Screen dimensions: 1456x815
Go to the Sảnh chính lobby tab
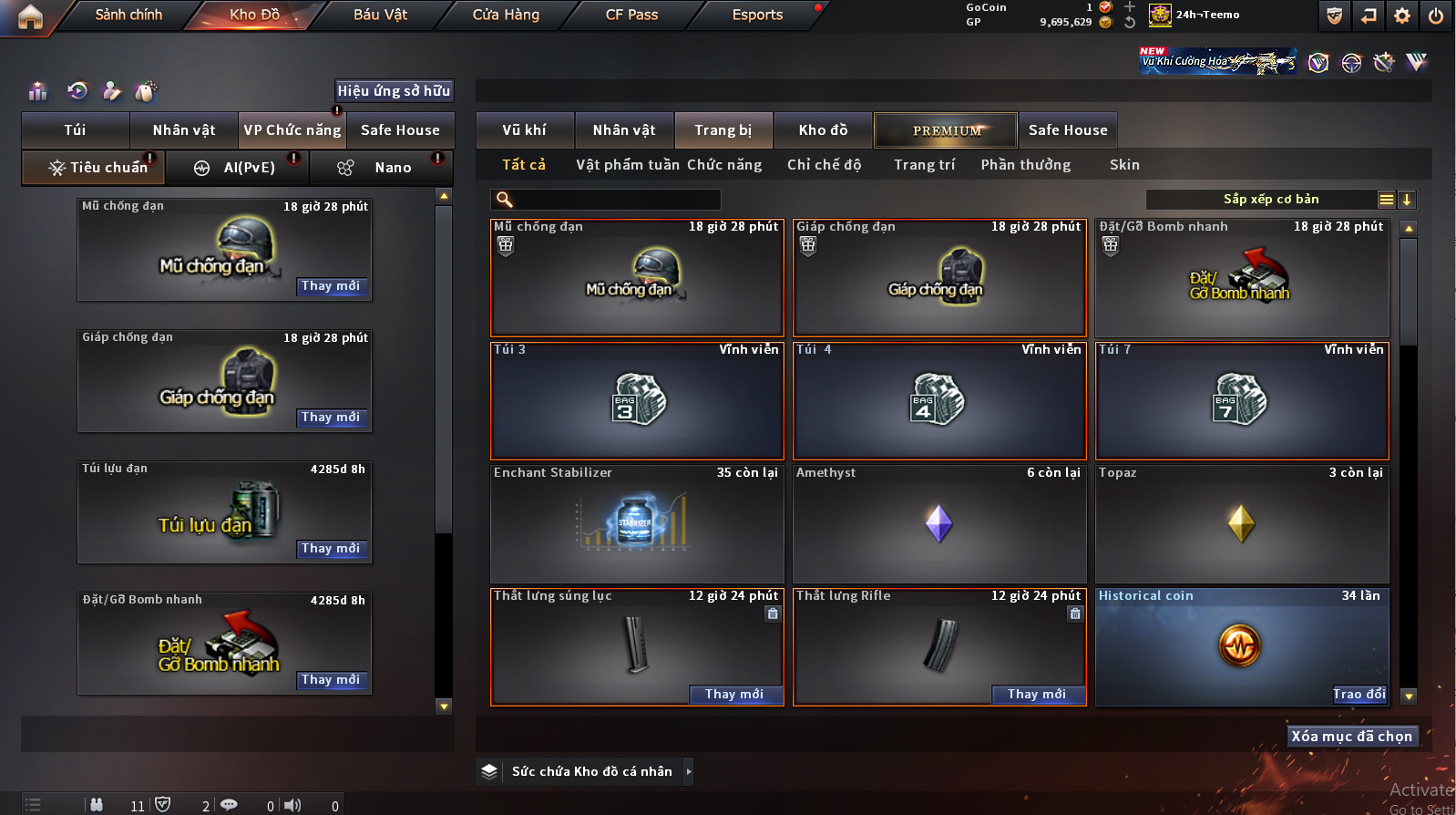pos(128,15)
